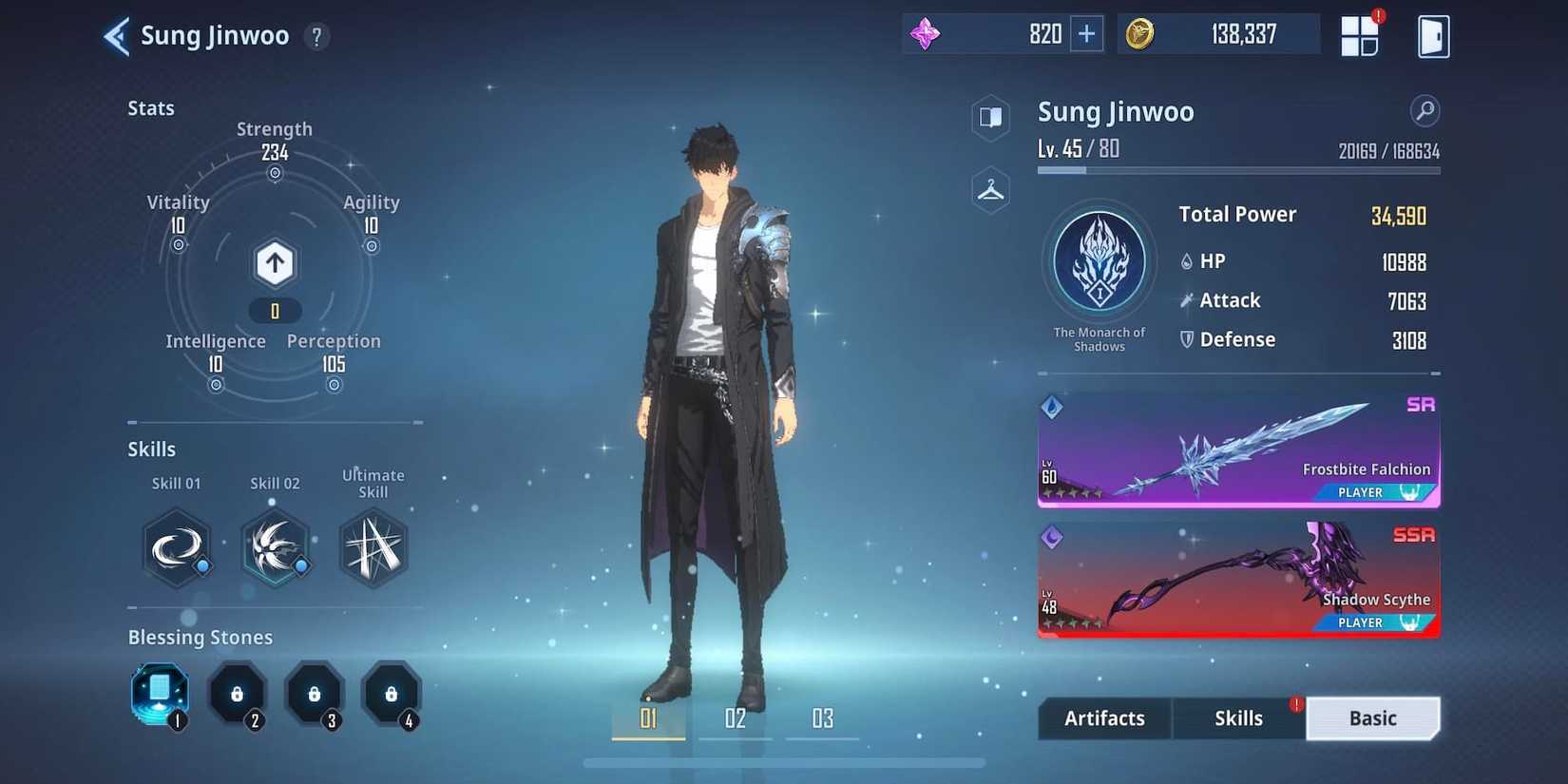The height and width of the screenshot is (784, 1568).
Task: Tap locked Blessing Stone slot 2
Action: [x=238, y=693]
